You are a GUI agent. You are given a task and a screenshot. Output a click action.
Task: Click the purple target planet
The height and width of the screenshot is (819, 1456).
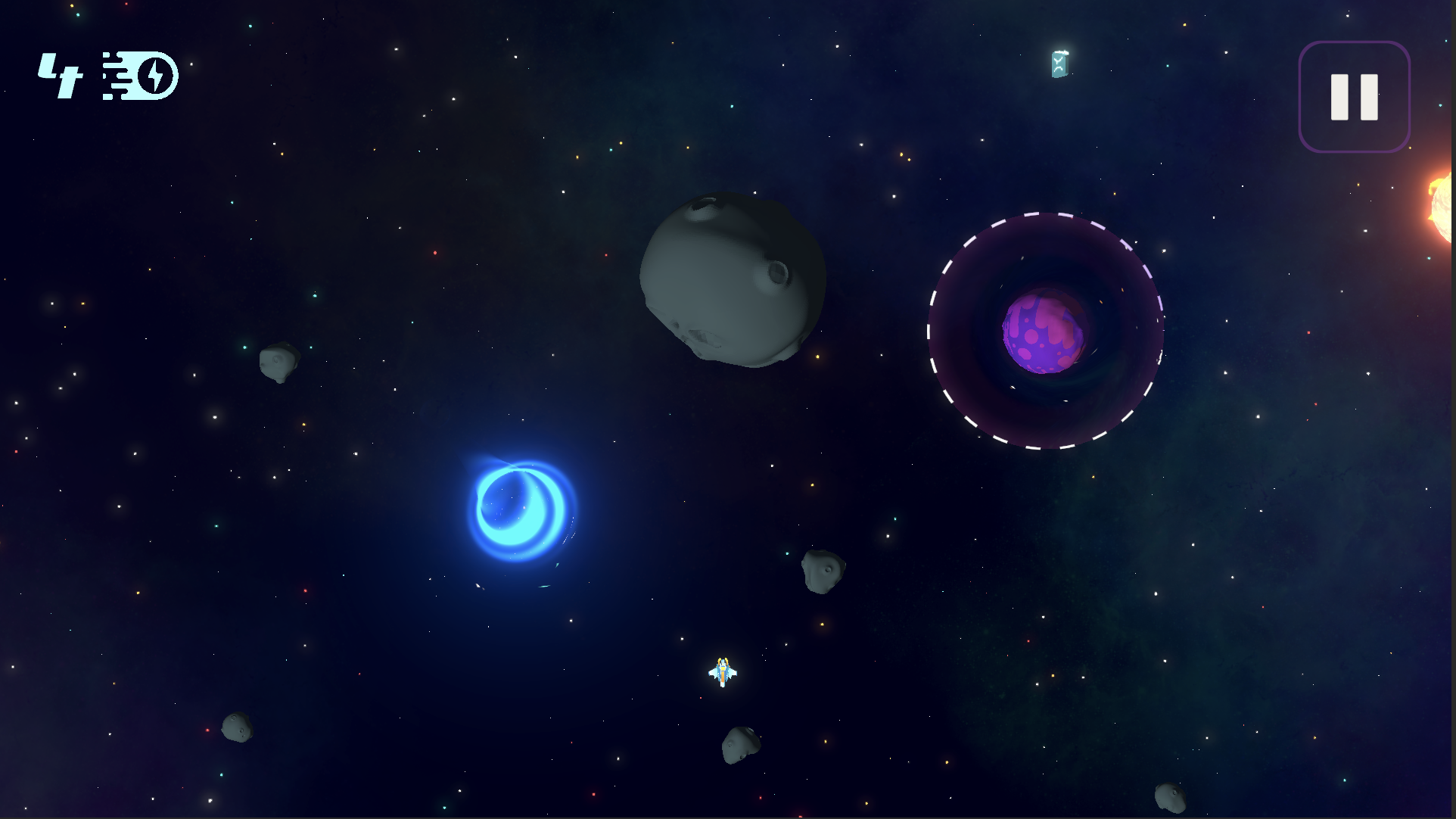[1044, 335]
